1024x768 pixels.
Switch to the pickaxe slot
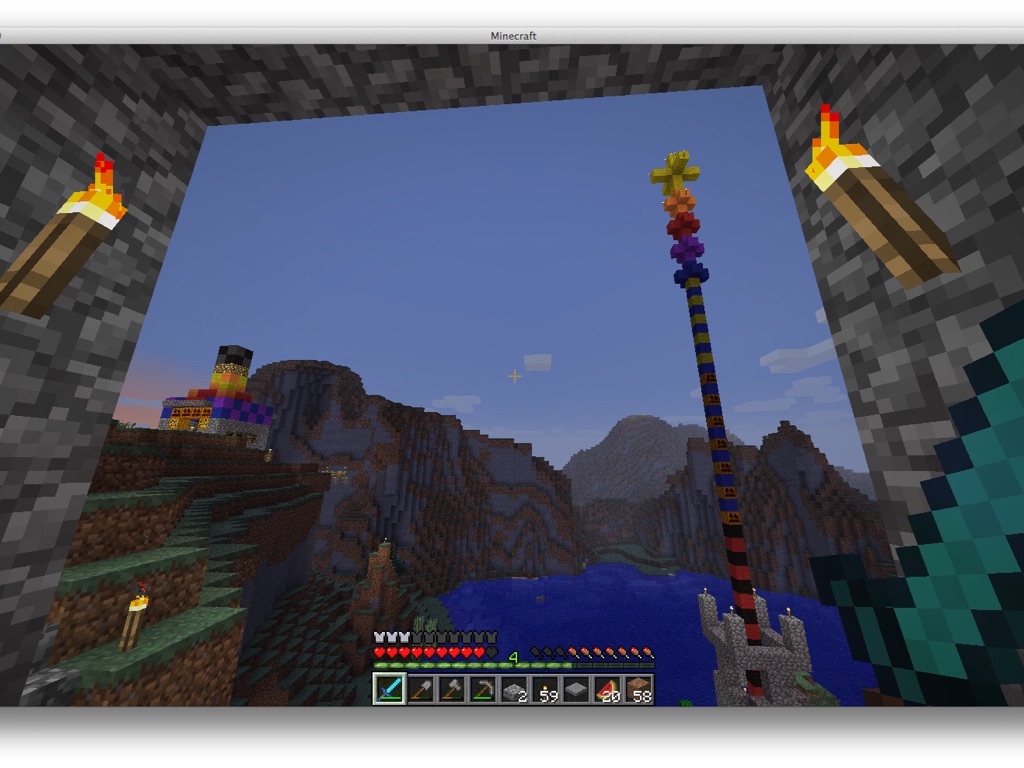tap(483, 689)
